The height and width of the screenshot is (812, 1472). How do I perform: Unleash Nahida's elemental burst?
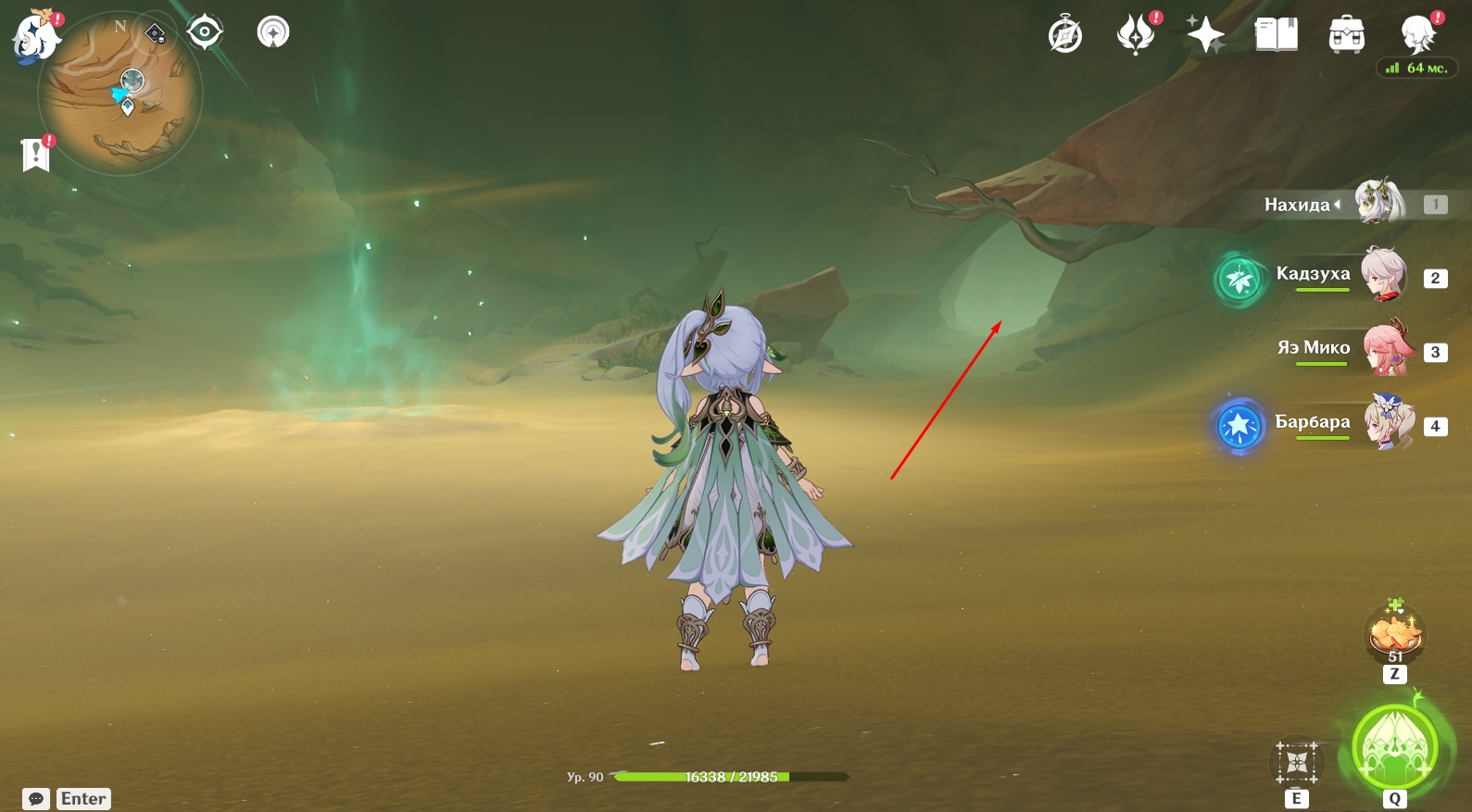1395,748
